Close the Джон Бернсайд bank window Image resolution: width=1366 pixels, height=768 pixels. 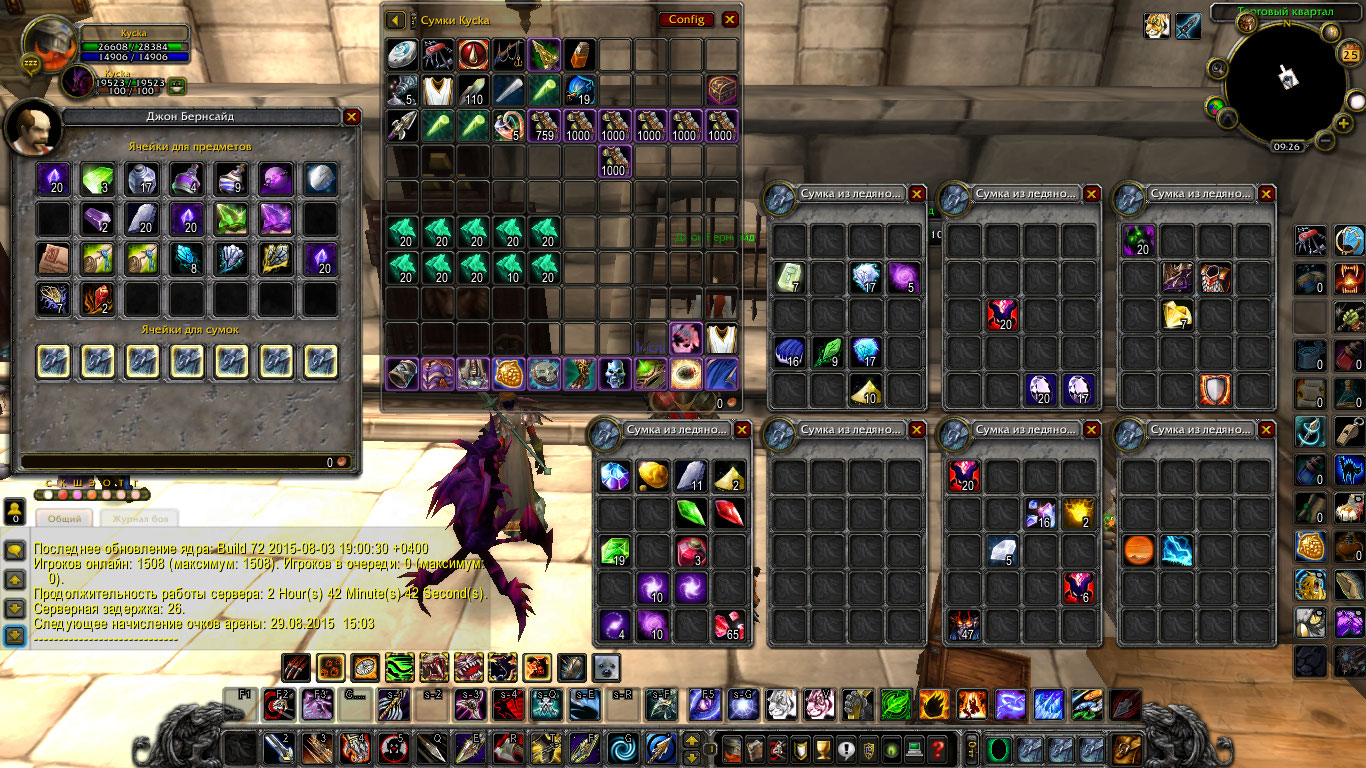351,116
